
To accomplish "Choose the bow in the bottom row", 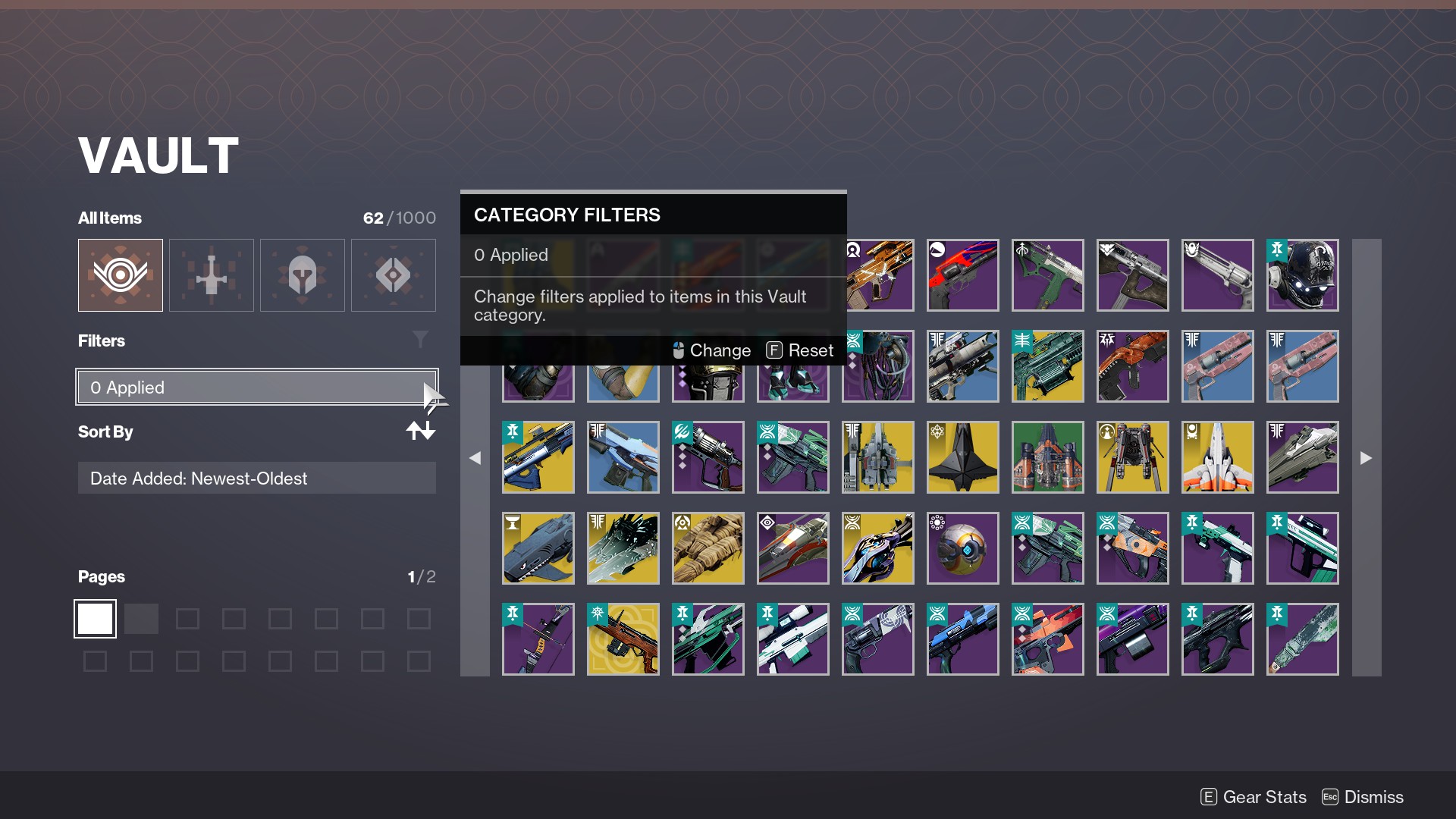I will [x=538, y=639].
